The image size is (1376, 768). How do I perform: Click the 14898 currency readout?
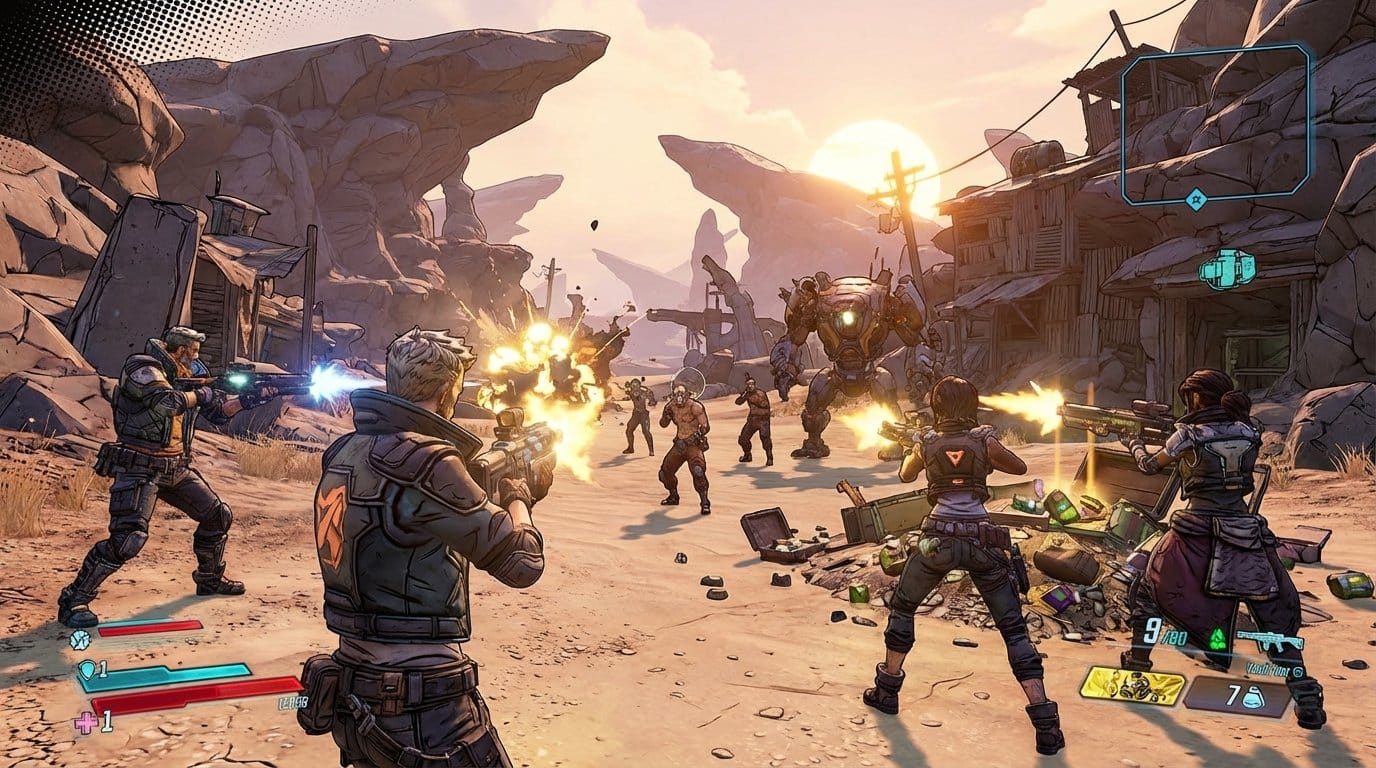[x=291, y=702]
